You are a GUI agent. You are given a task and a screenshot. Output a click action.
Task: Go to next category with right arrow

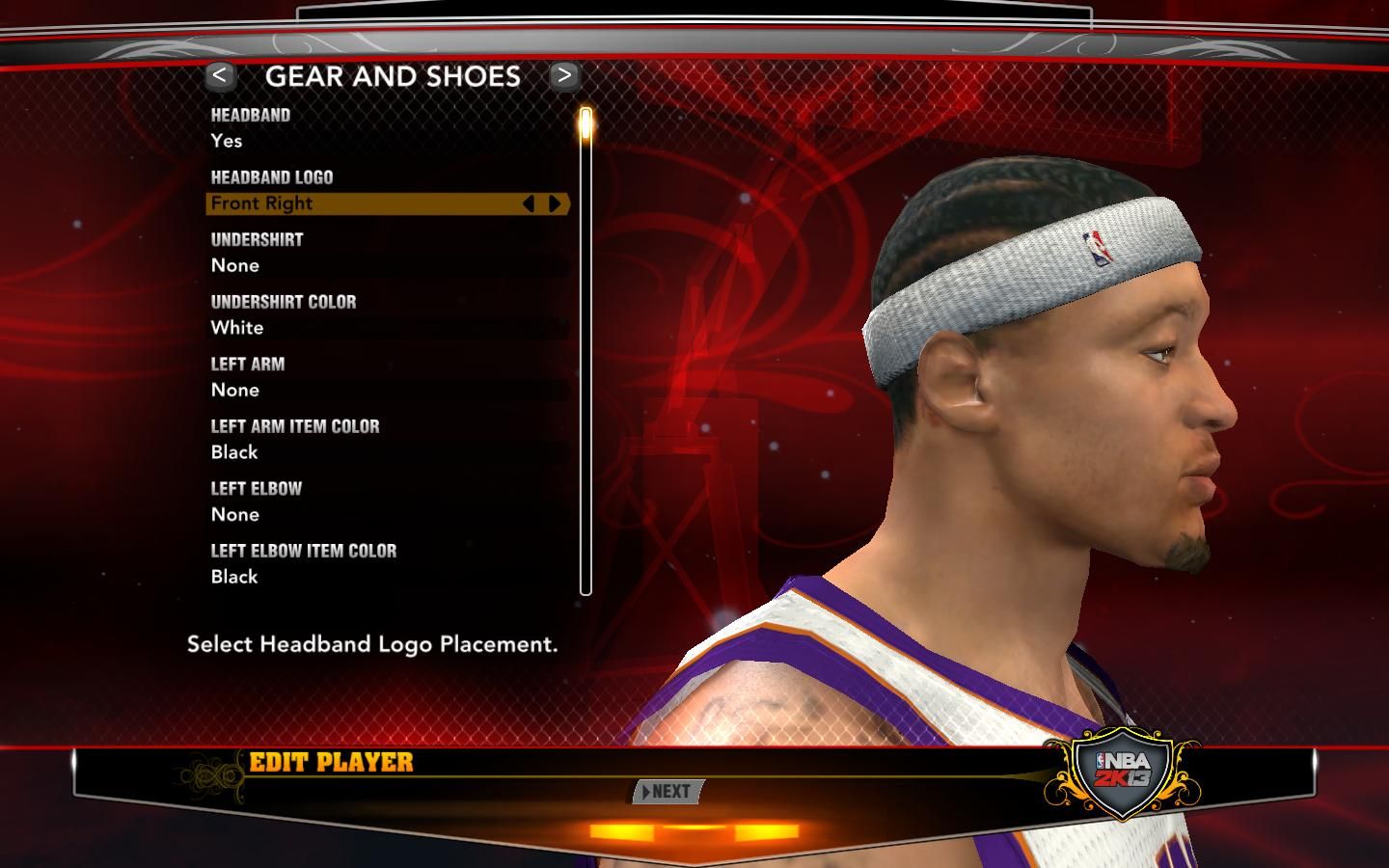click(x=564, y=75)
